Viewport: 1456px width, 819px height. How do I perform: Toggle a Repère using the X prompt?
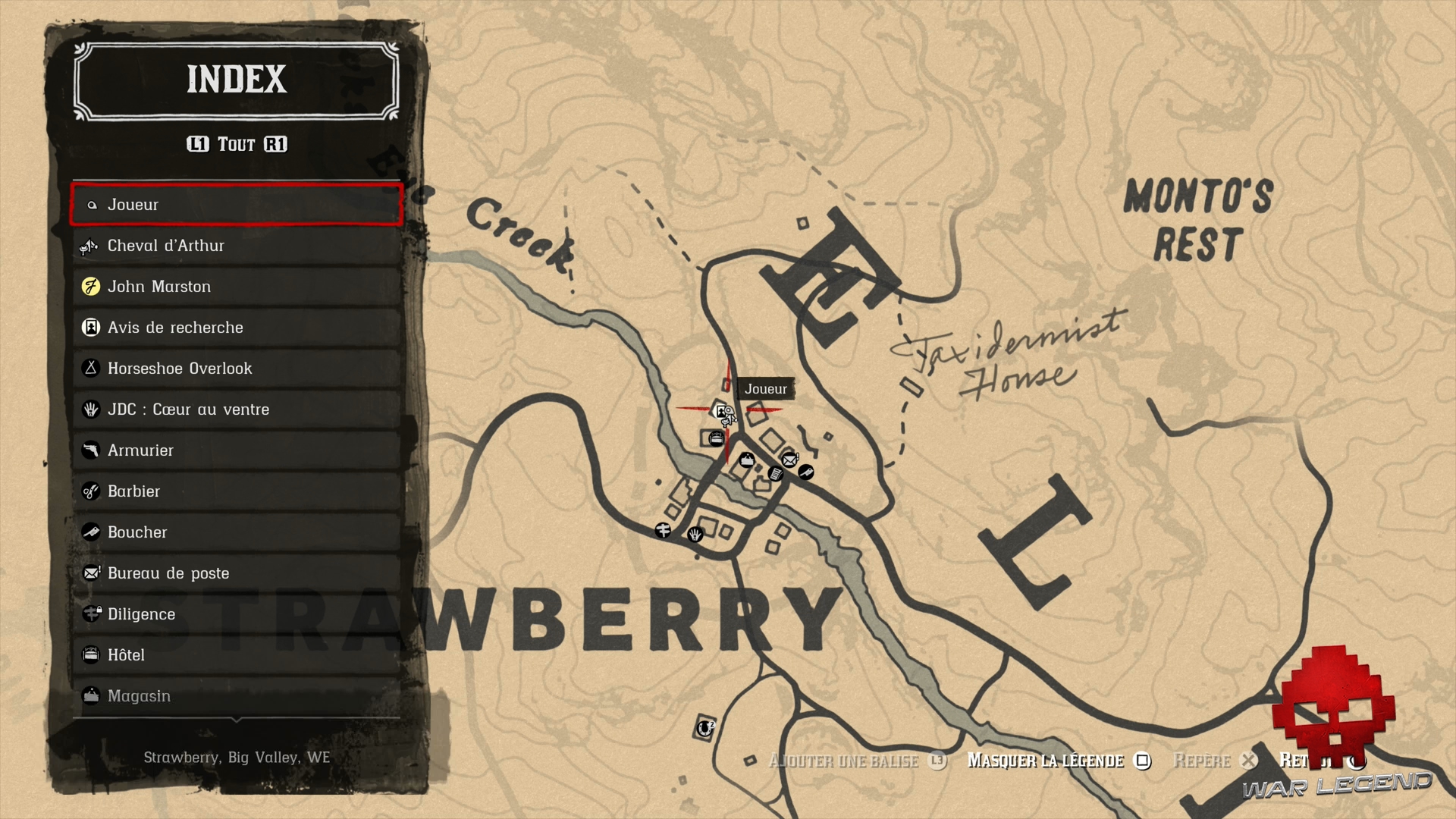tap(1249, 761)
